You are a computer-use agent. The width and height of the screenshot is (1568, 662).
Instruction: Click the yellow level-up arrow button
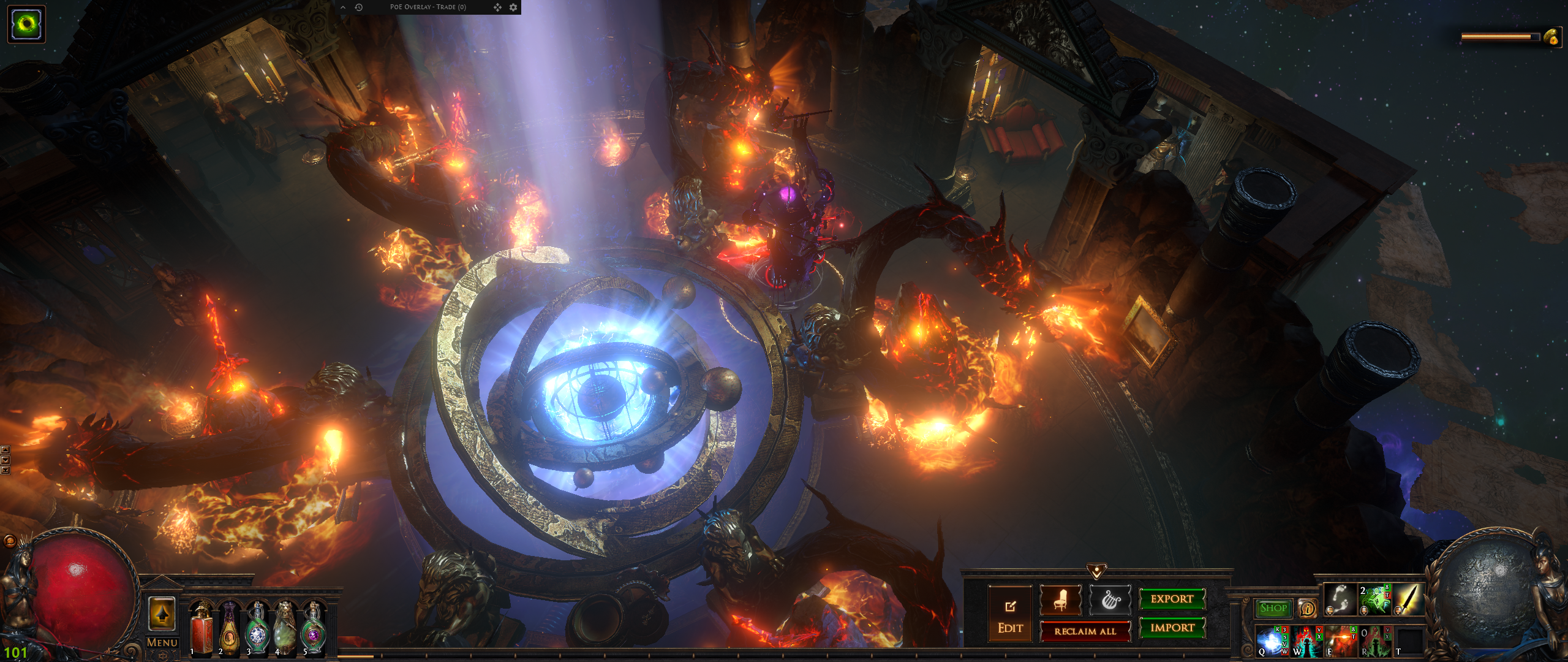pyautogui.click(x=162, y=613)
